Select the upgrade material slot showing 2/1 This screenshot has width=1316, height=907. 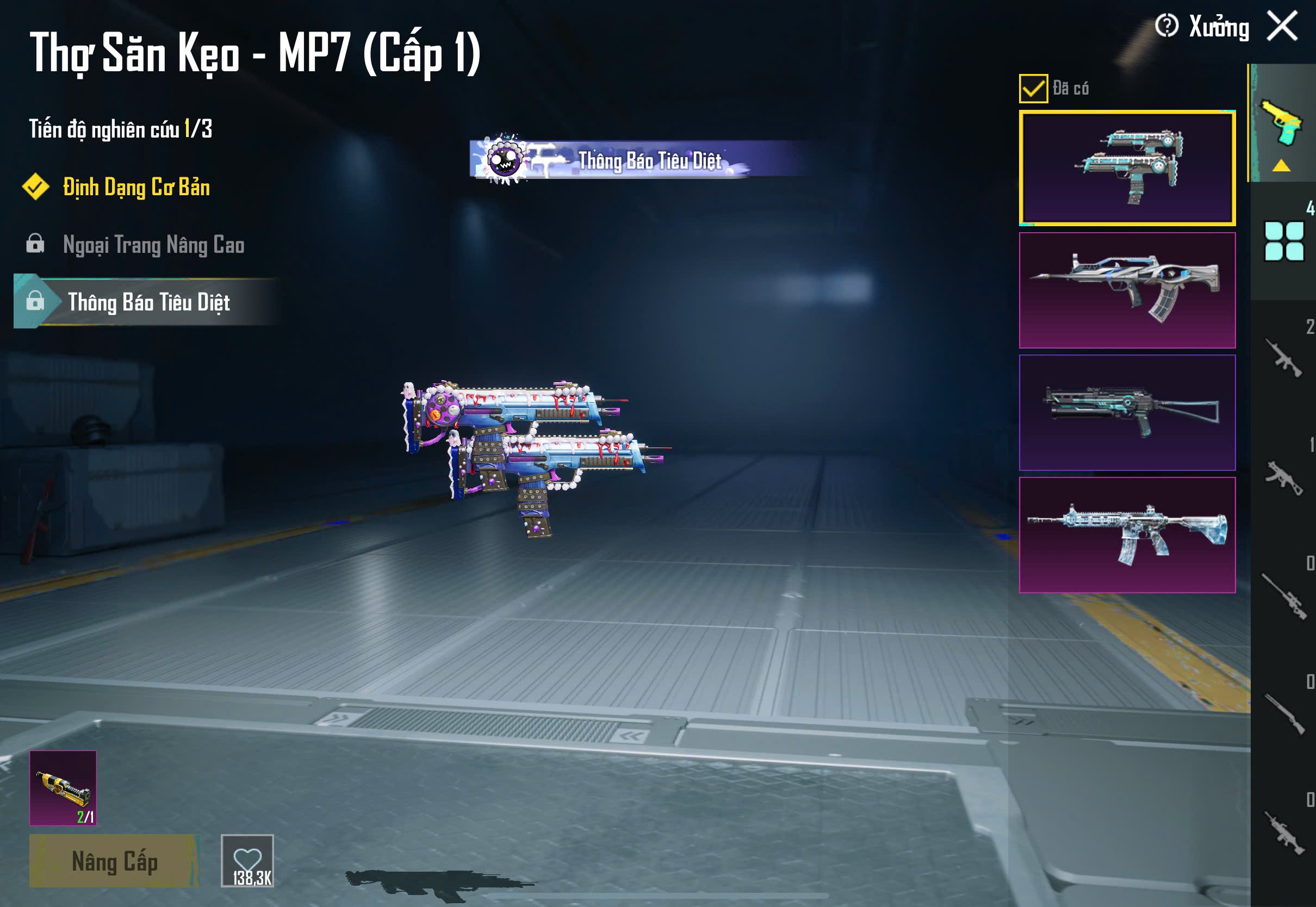(x=63, y=788)
